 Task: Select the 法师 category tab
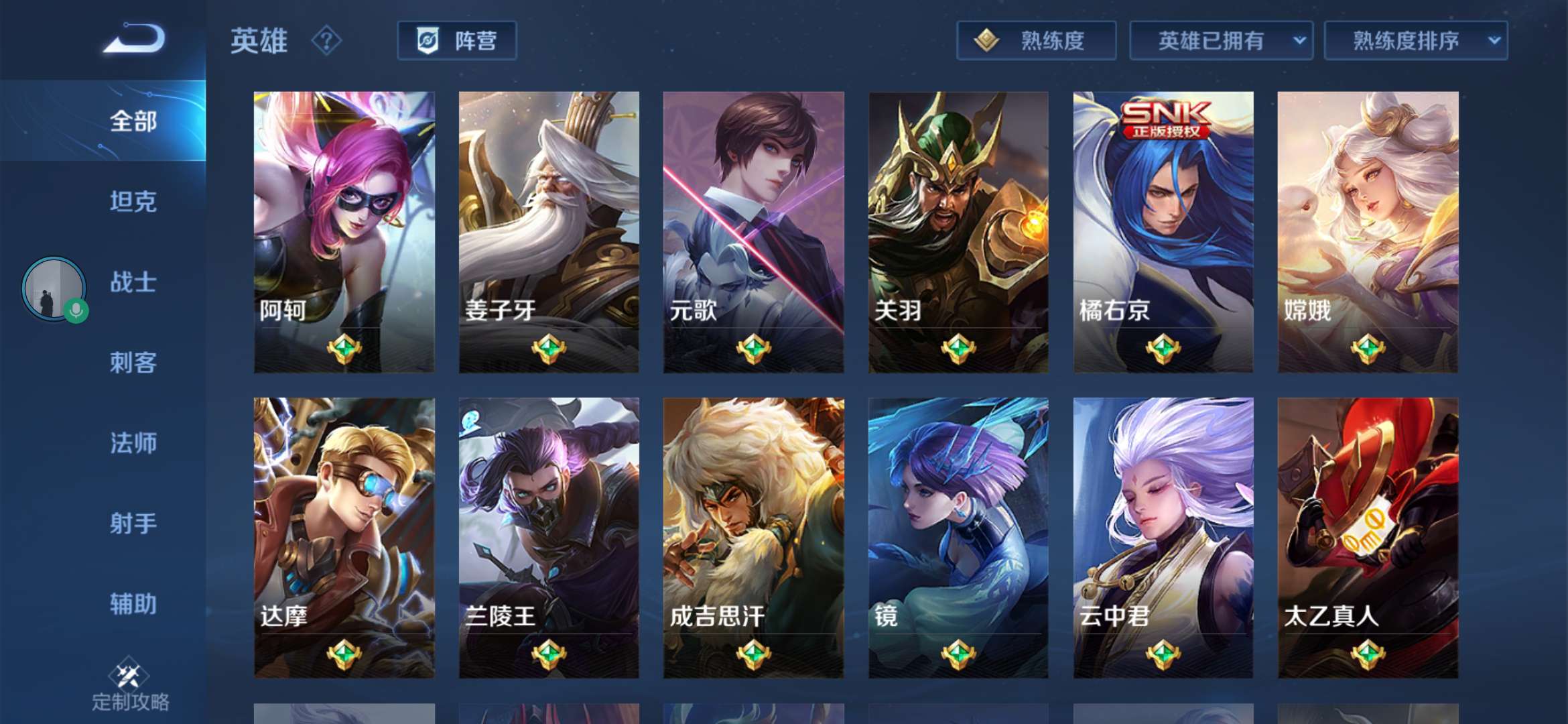[133, 444]
